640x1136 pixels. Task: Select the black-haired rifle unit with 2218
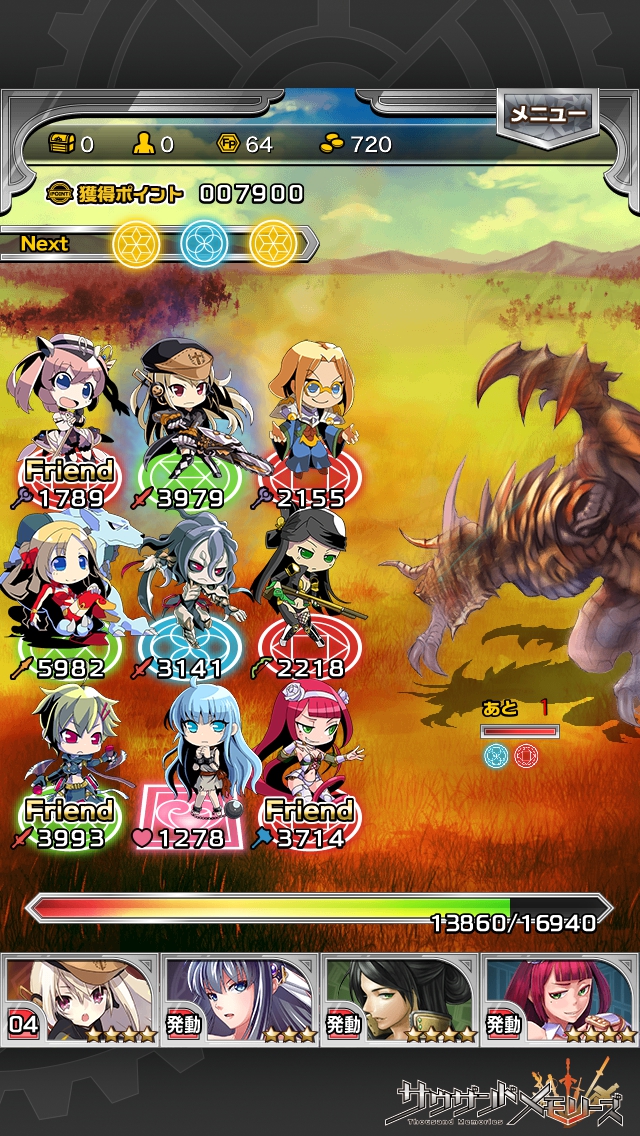pyautogui.click(x=303, y=595)
